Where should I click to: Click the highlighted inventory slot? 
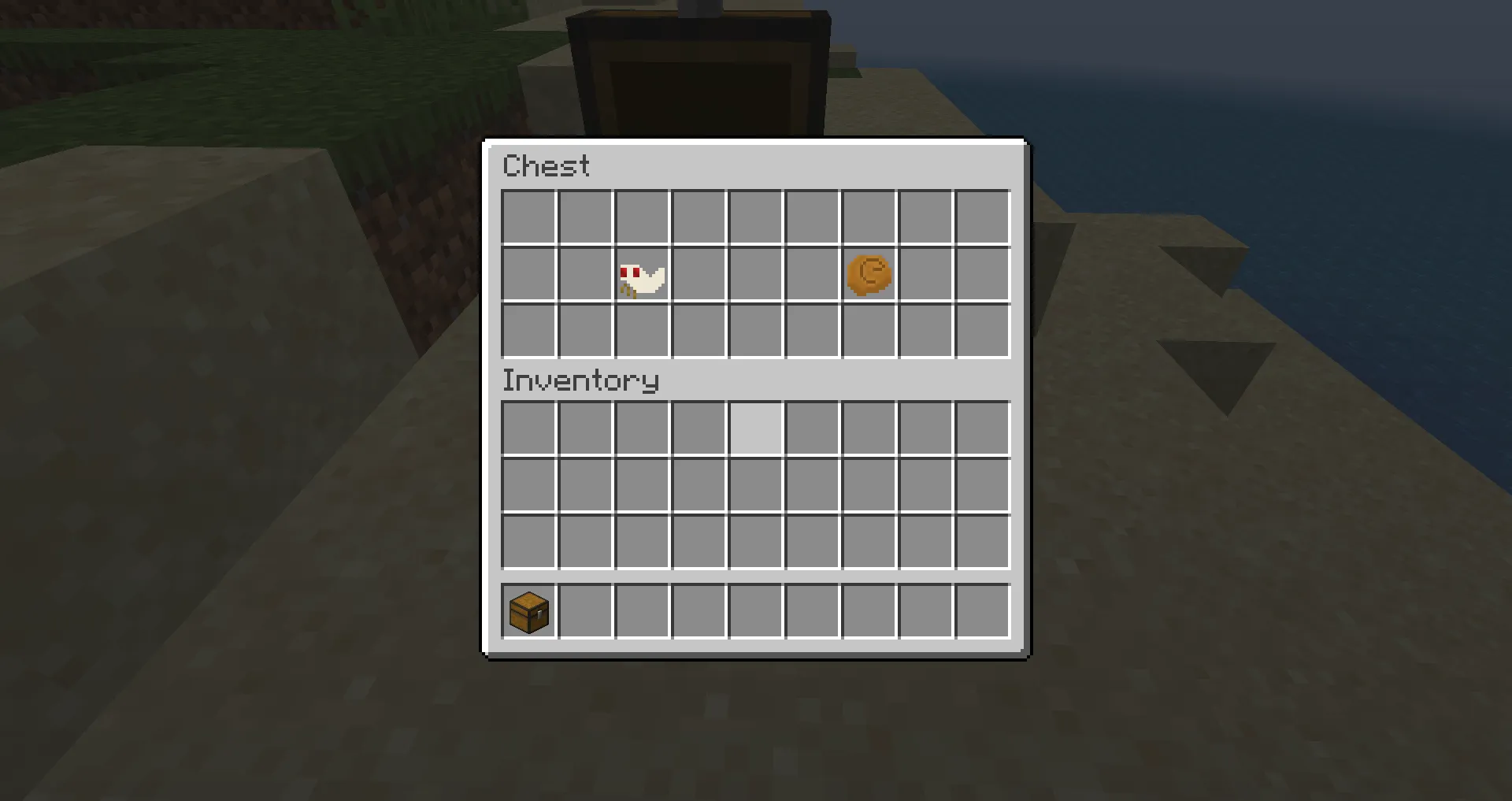[x=754, y=428]
